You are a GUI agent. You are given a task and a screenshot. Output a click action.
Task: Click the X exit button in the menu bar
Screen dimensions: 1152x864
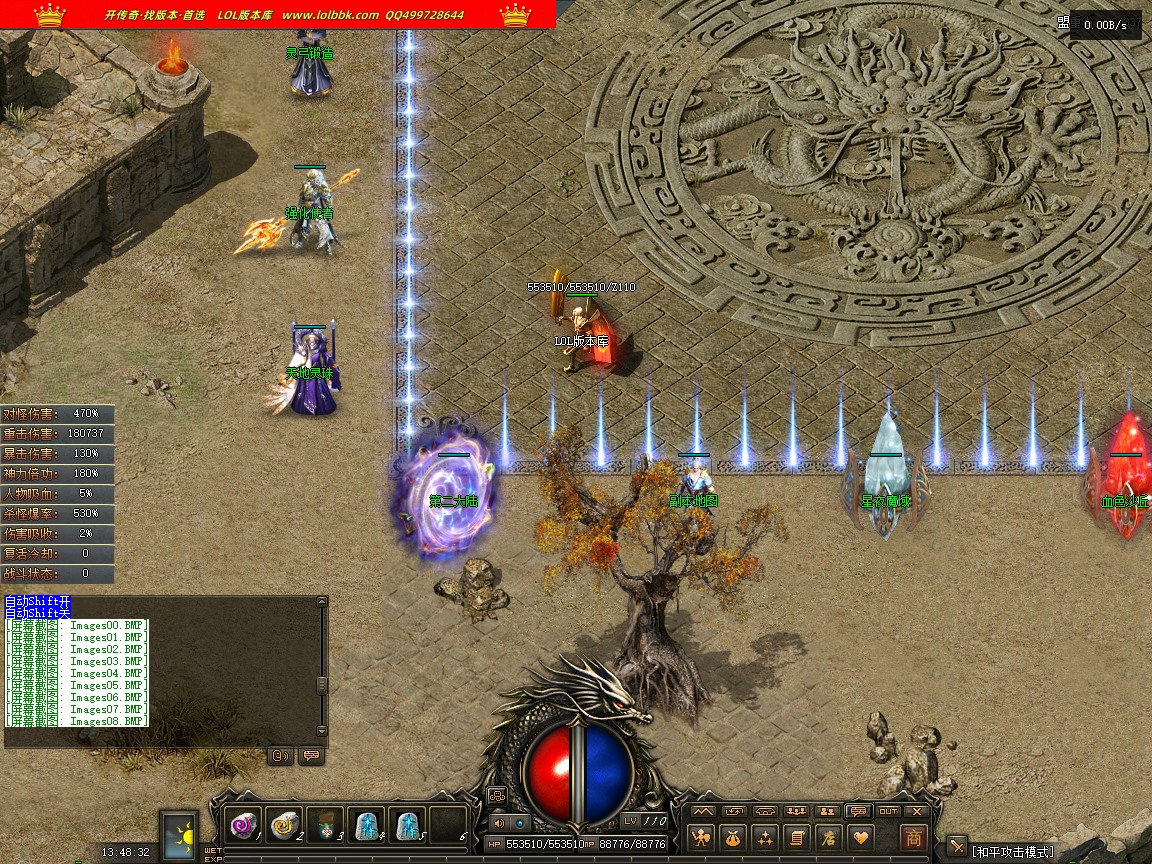tap(917, 811)
